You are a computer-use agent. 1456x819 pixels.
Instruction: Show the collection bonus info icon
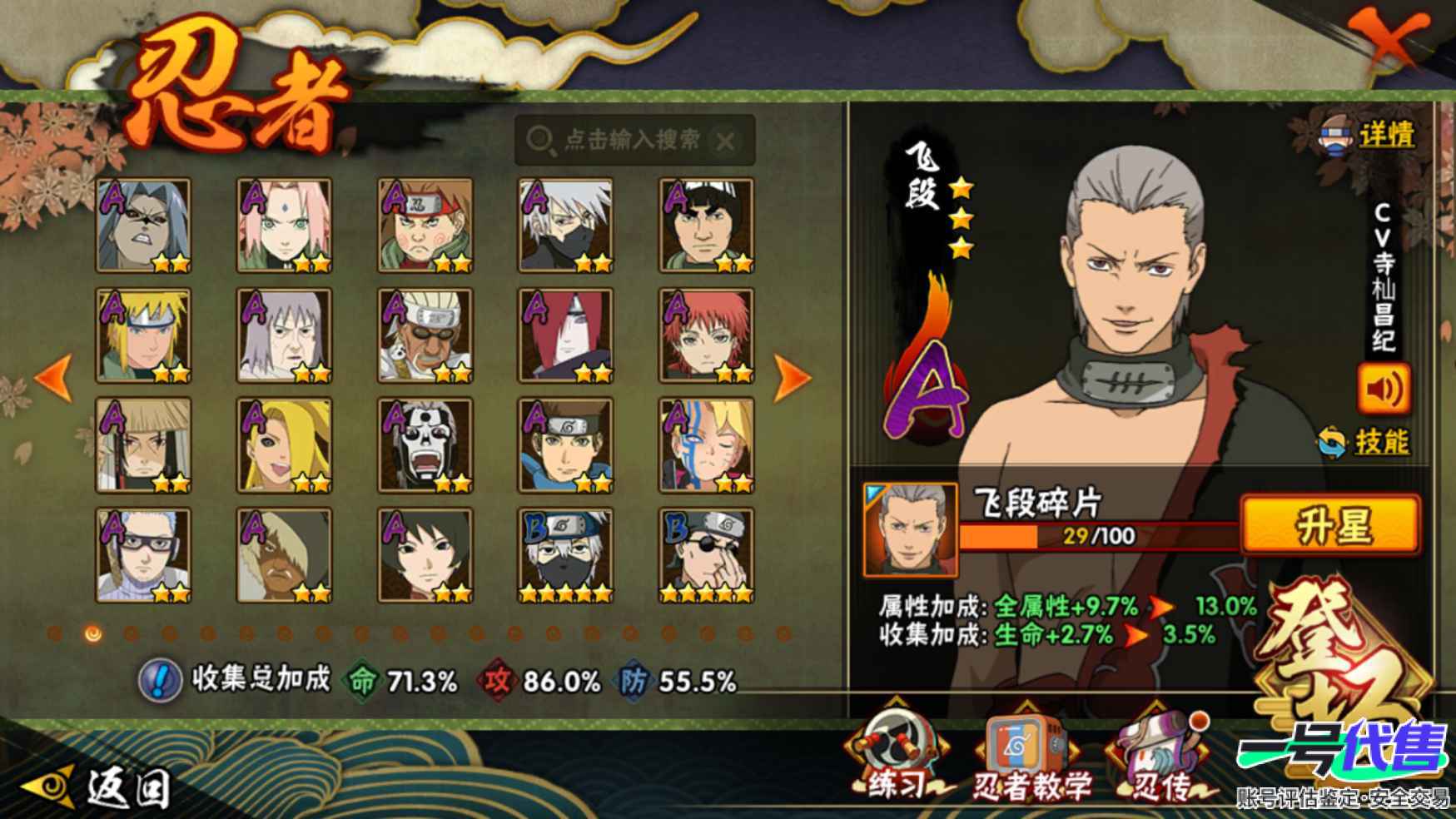[159, 680]
